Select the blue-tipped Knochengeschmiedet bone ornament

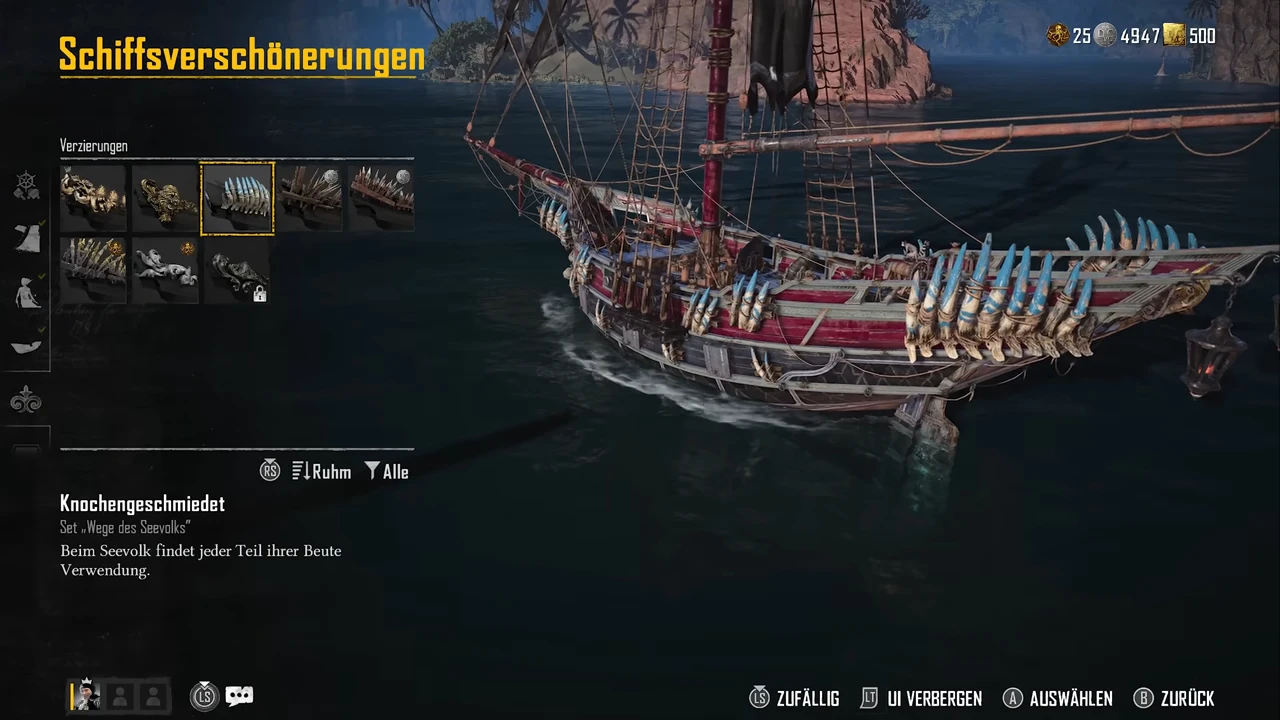point(237,198)
